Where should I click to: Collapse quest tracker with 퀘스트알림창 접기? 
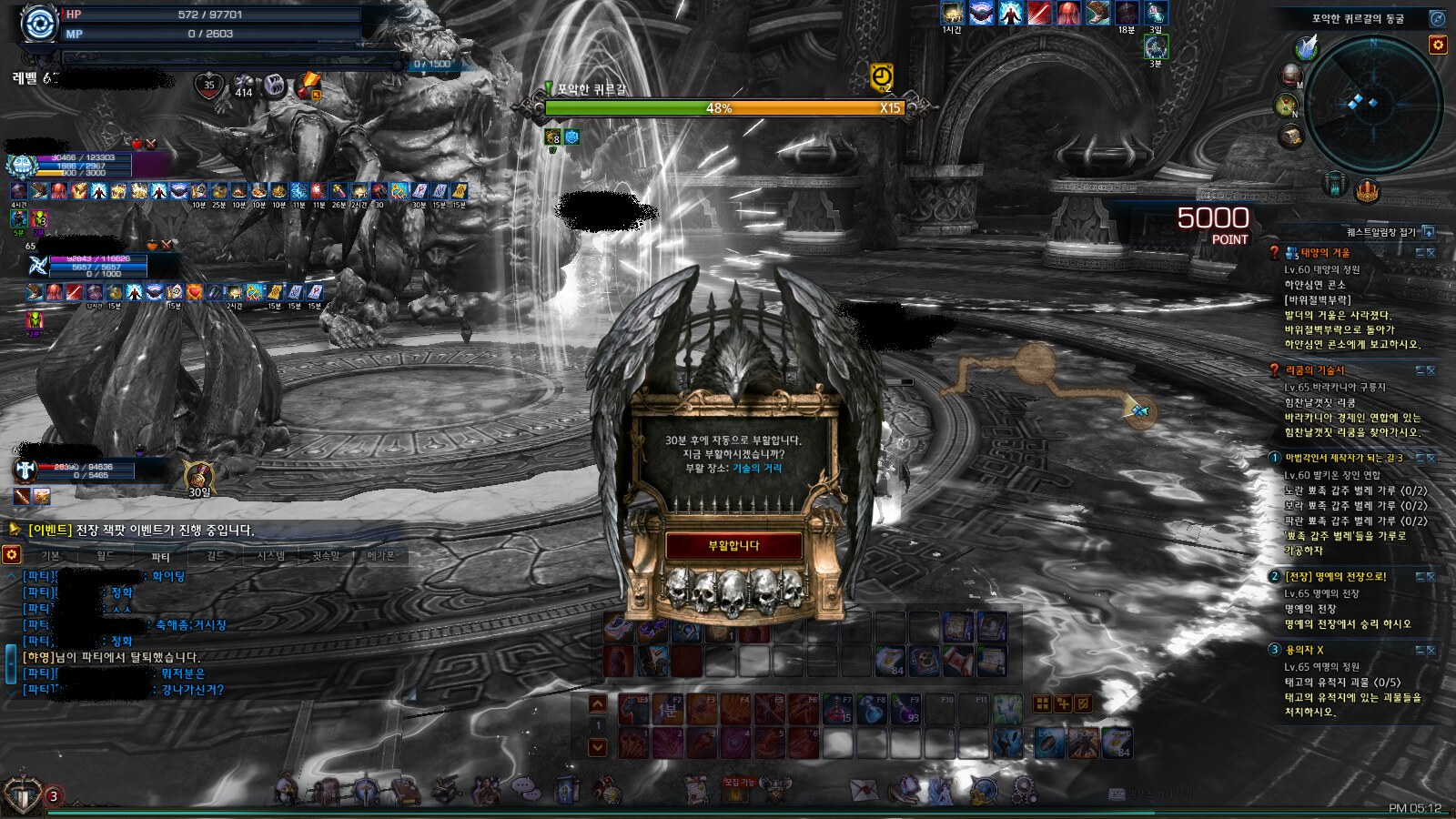(x=1429, y=232)
